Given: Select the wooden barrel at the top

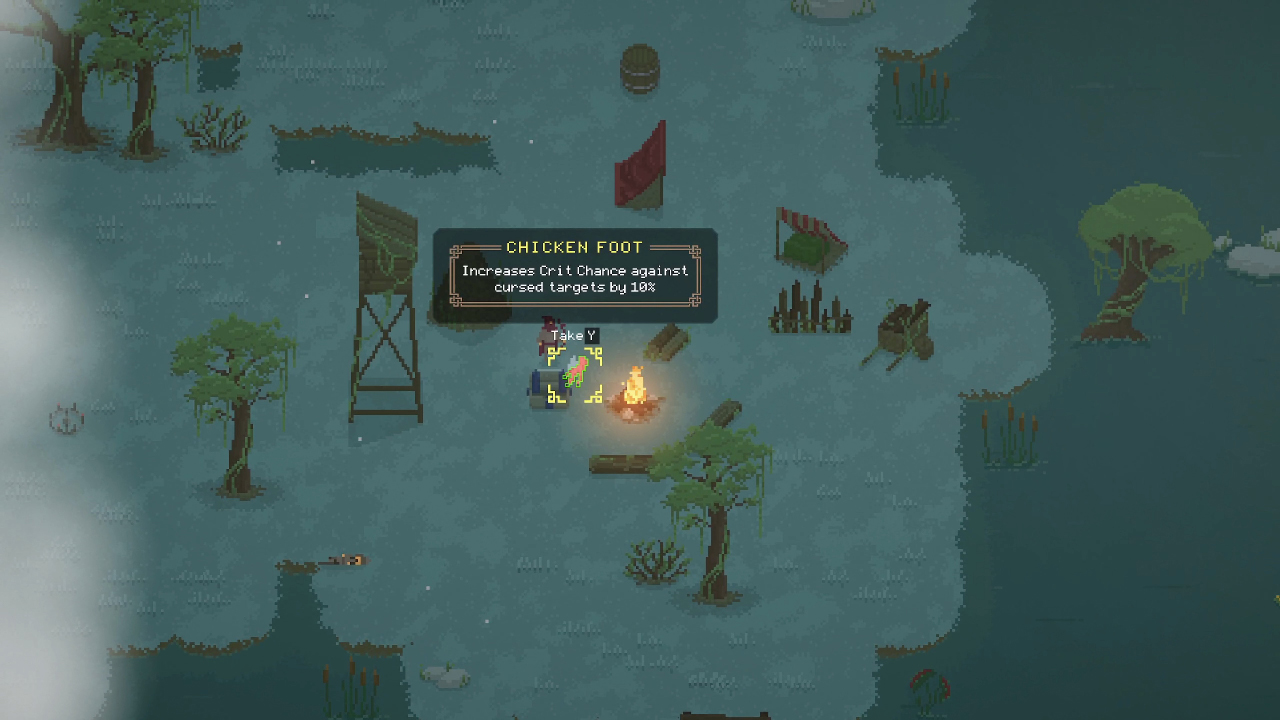Looking at the screenshot, I should point(640,68).
